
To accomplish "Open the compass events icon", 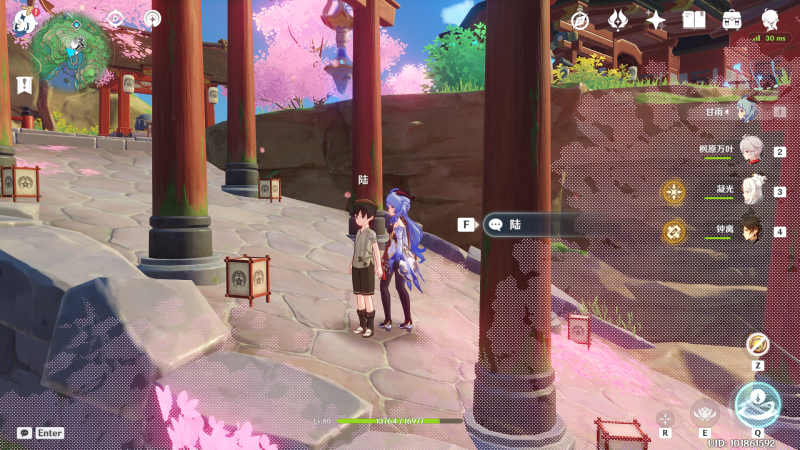I will coord(579,20).
